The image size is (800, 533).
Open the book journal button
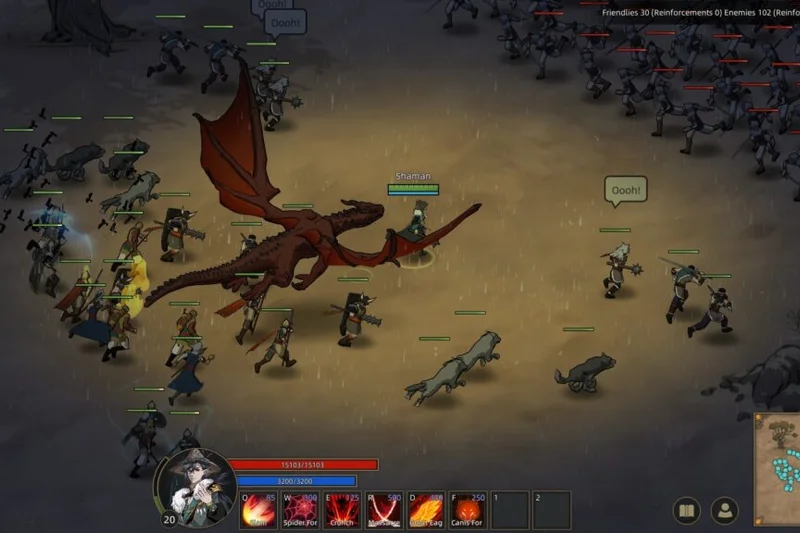click(686, 510)
